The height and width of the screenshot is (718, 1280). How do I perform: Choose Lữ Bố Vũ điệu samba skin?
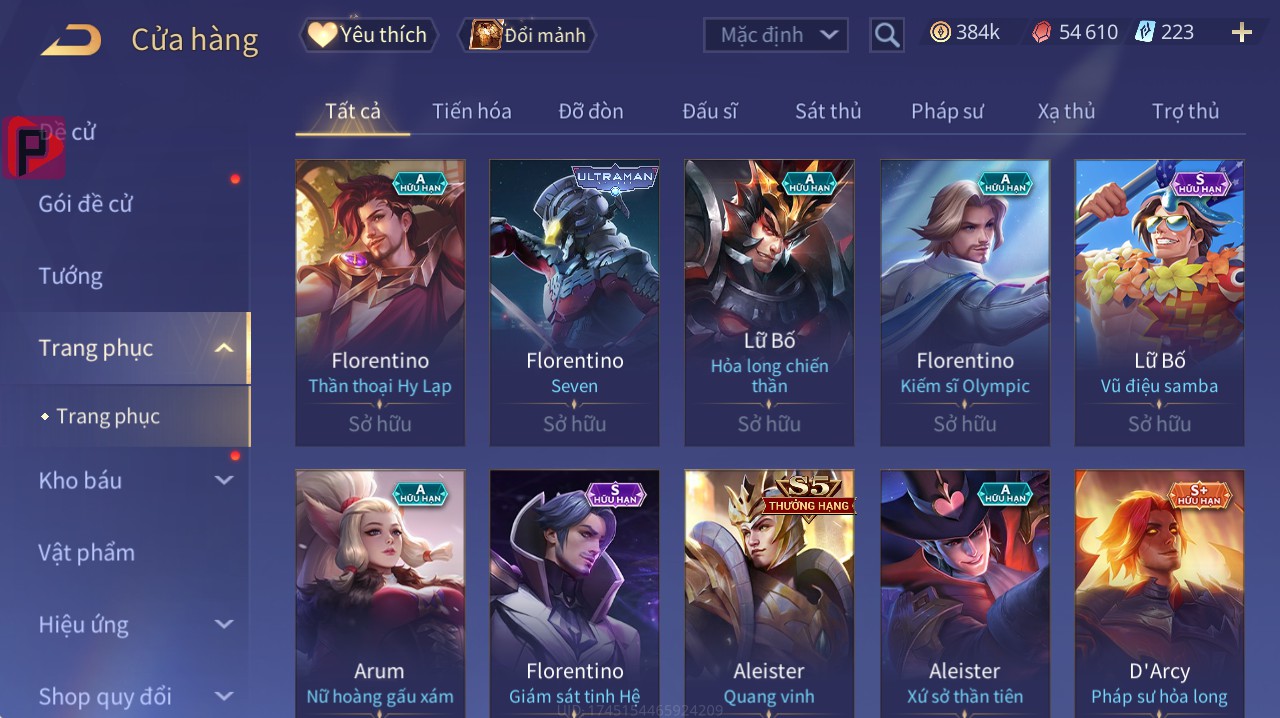pyautogui.click(x=1159, y=302)
